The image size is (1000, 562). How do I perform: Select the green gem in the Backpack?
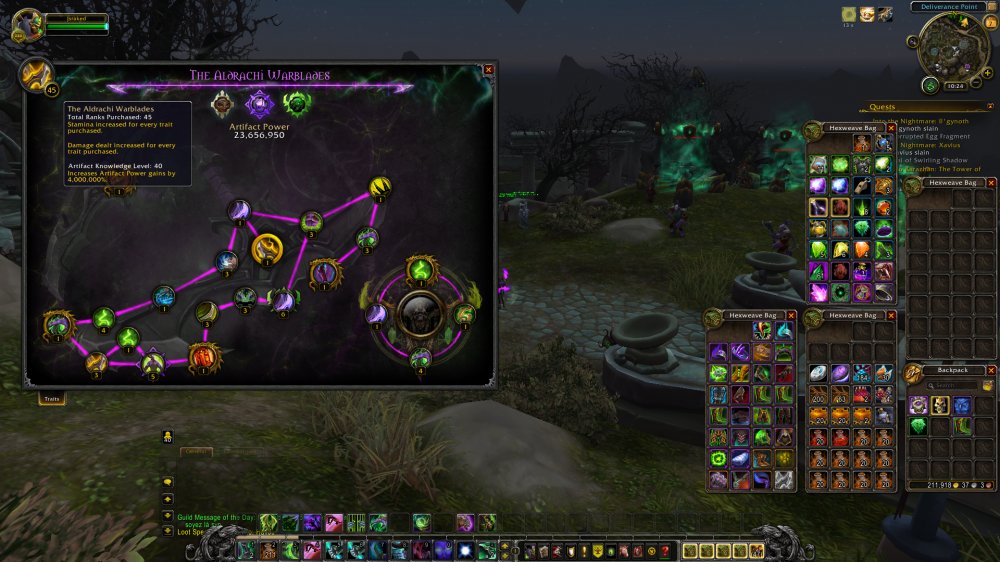tap(918, 426)
